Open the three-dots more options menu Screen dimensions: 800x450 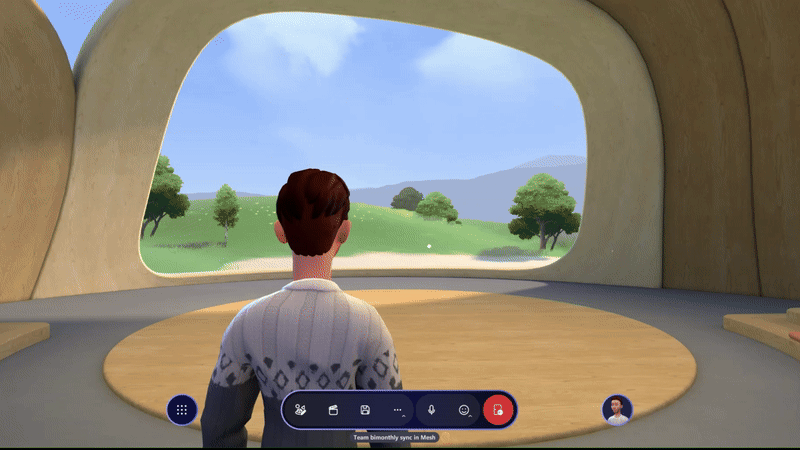point(397,410)
